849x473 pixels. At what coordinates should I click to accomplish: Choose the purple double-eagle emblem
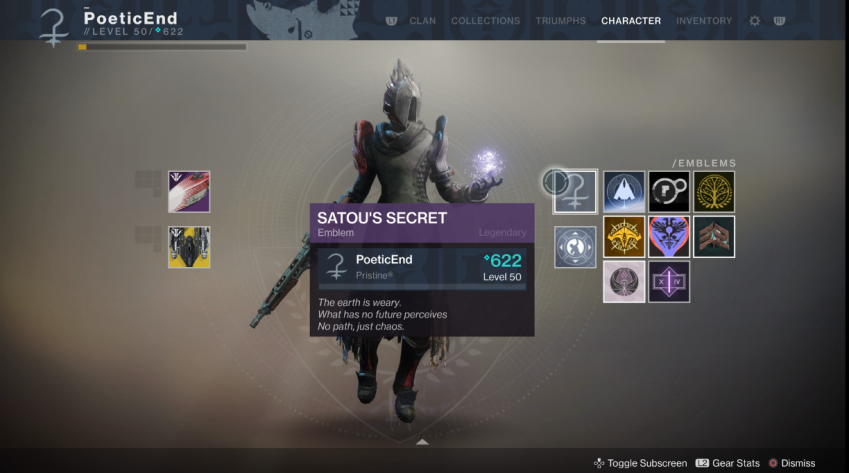(669, 236)
